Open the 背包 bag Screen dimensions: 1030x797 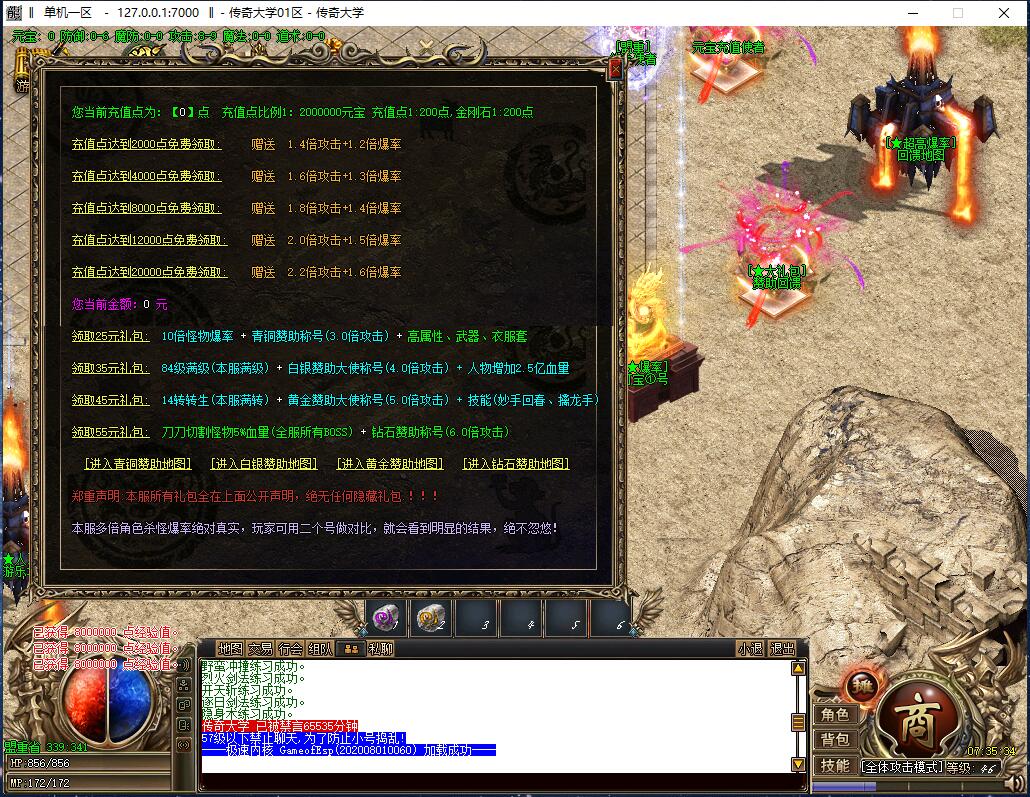pos(835,740)
